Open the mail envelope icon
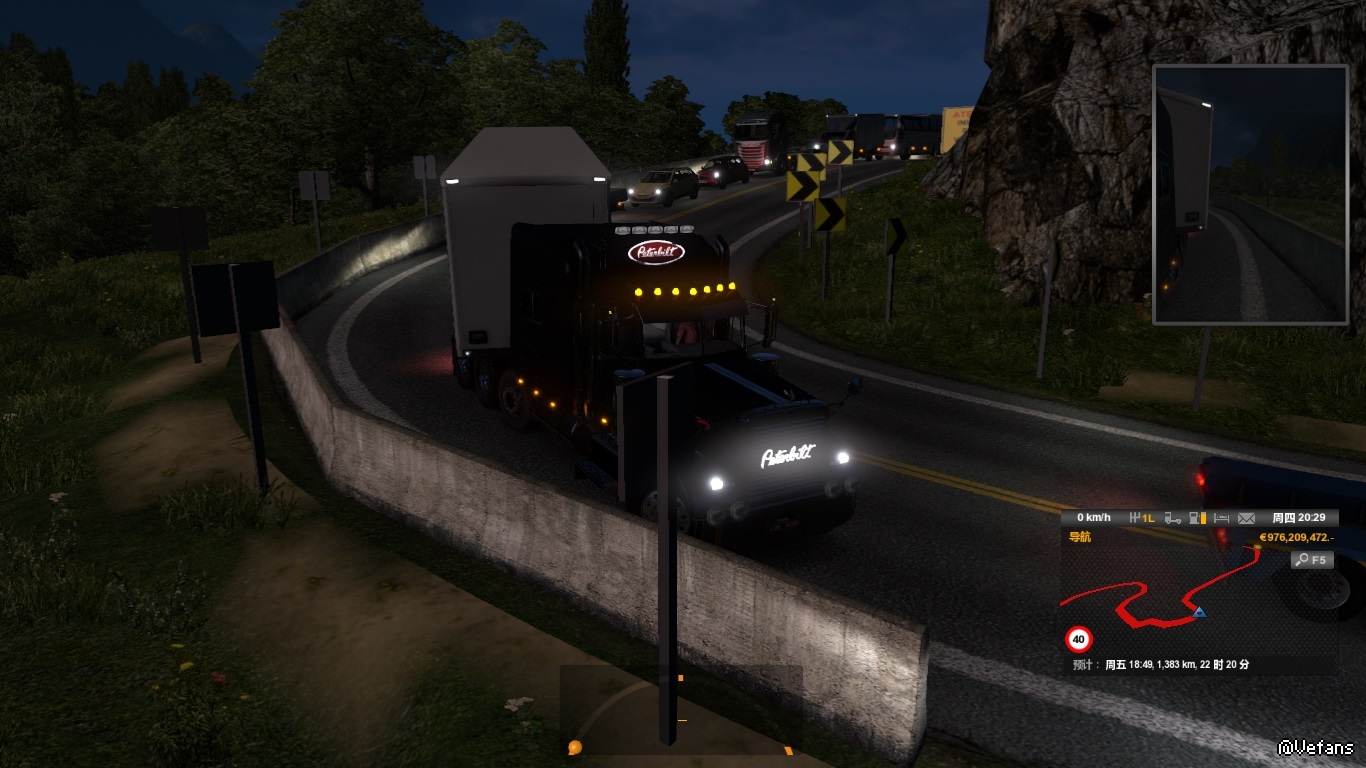The height and width of the screenshot is (768, 1366). click(x=1246, y=518)
